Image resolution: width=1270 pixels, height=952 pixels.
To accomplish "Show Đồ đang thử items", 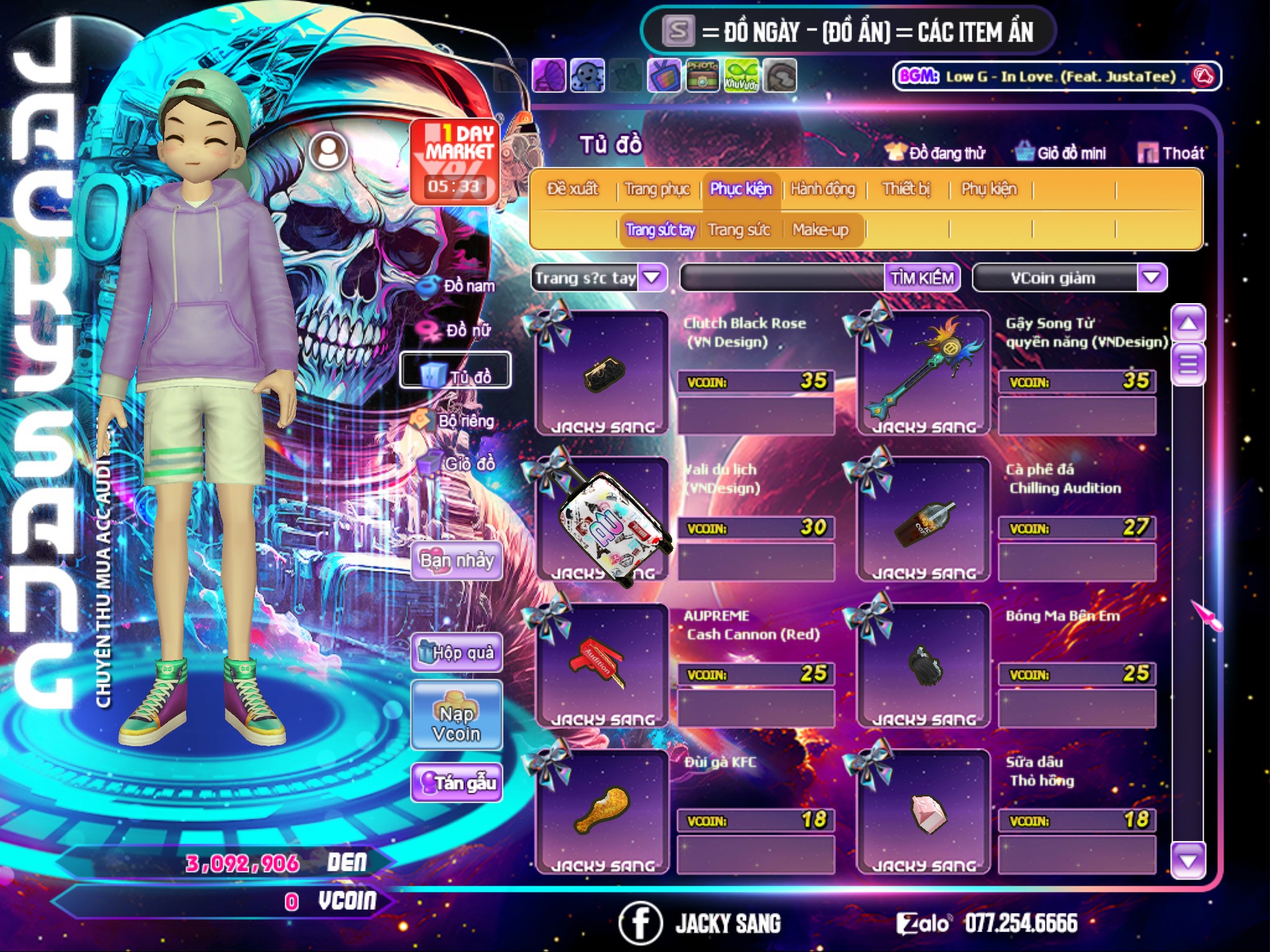I will (x=936, y=153).
